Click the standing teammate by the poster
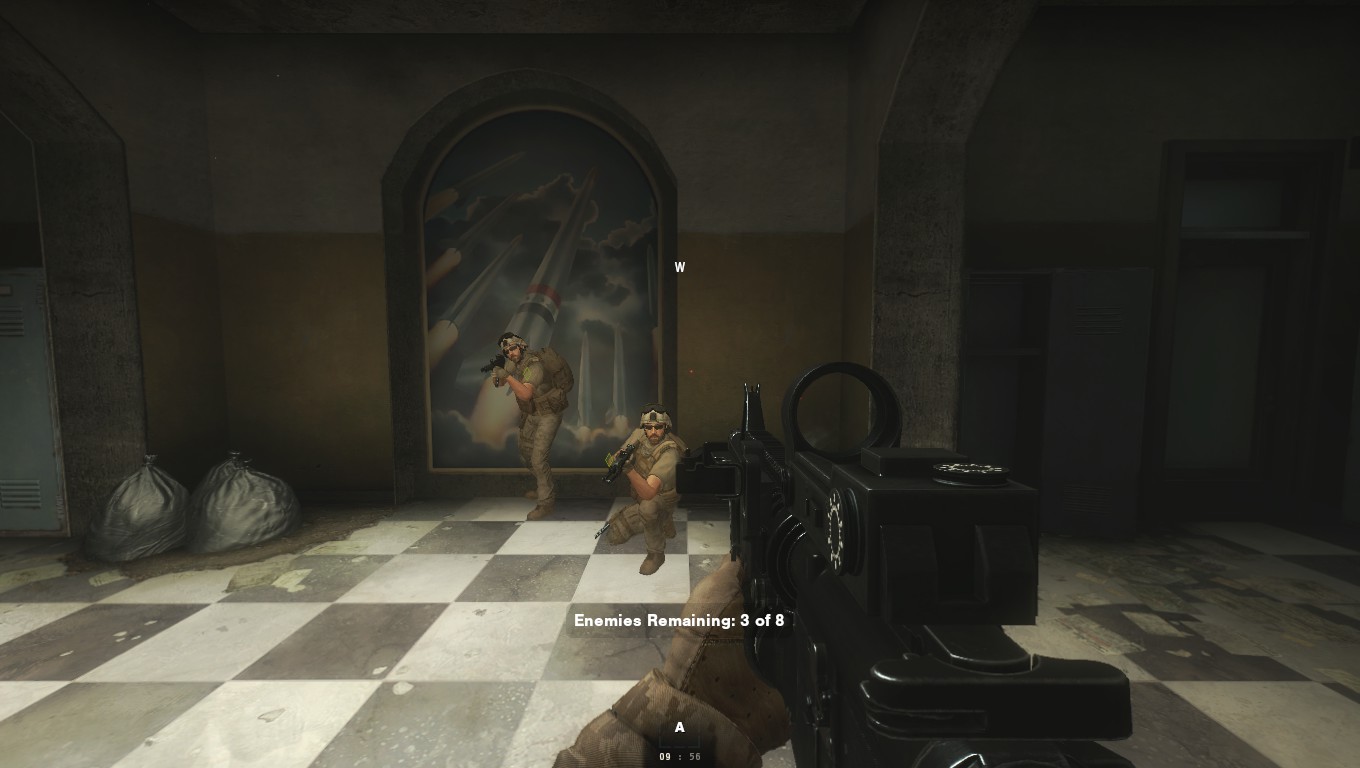1360x768 pixels. [x=532, y=420]
